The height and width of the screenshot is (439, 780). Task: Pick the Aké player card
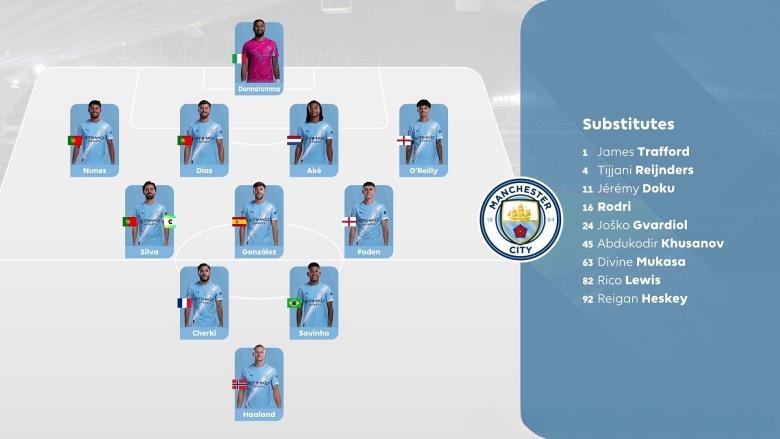(314, 140)
